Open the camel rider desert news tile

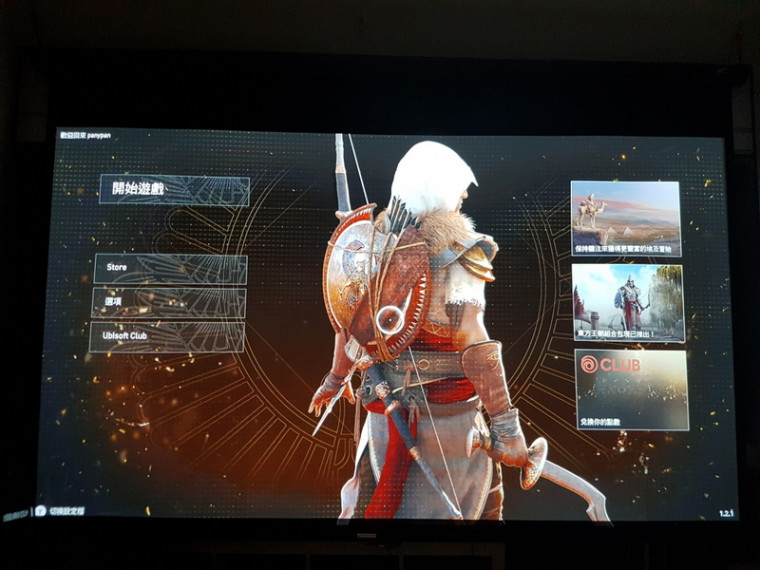click(626, 218)
